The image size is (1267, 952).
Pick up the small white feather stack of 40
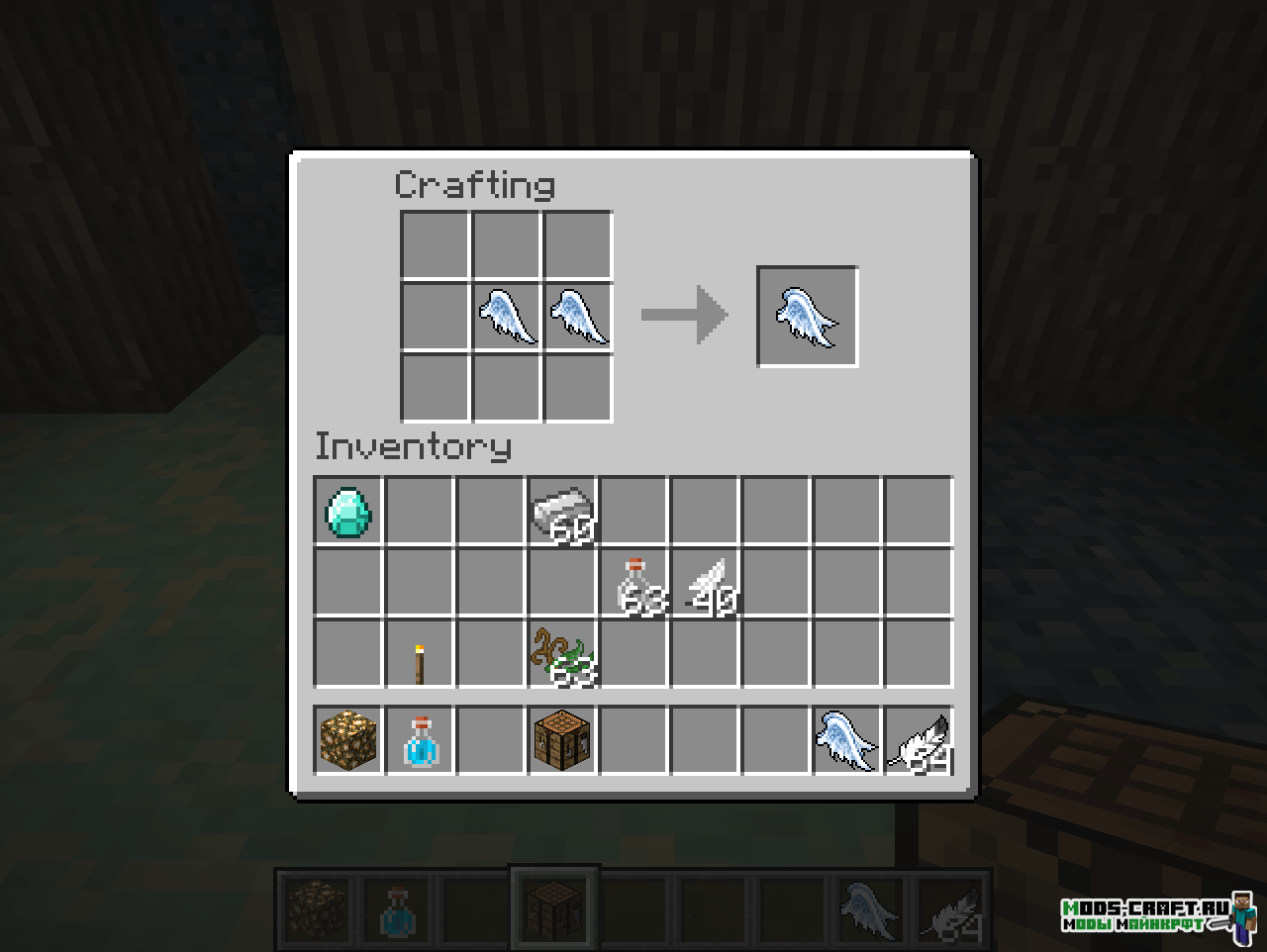pyautogui.click(x=705, y=582)
